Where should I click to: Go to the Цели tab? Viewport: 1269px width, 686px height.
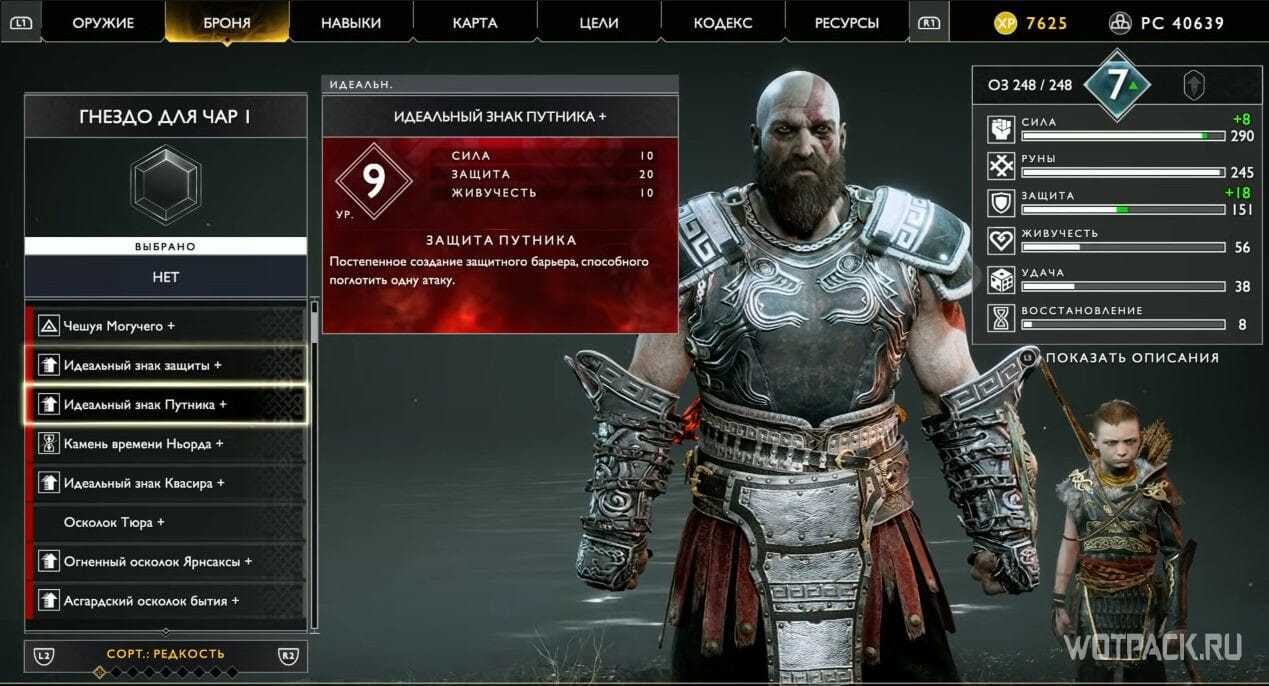tap(599, 22)
